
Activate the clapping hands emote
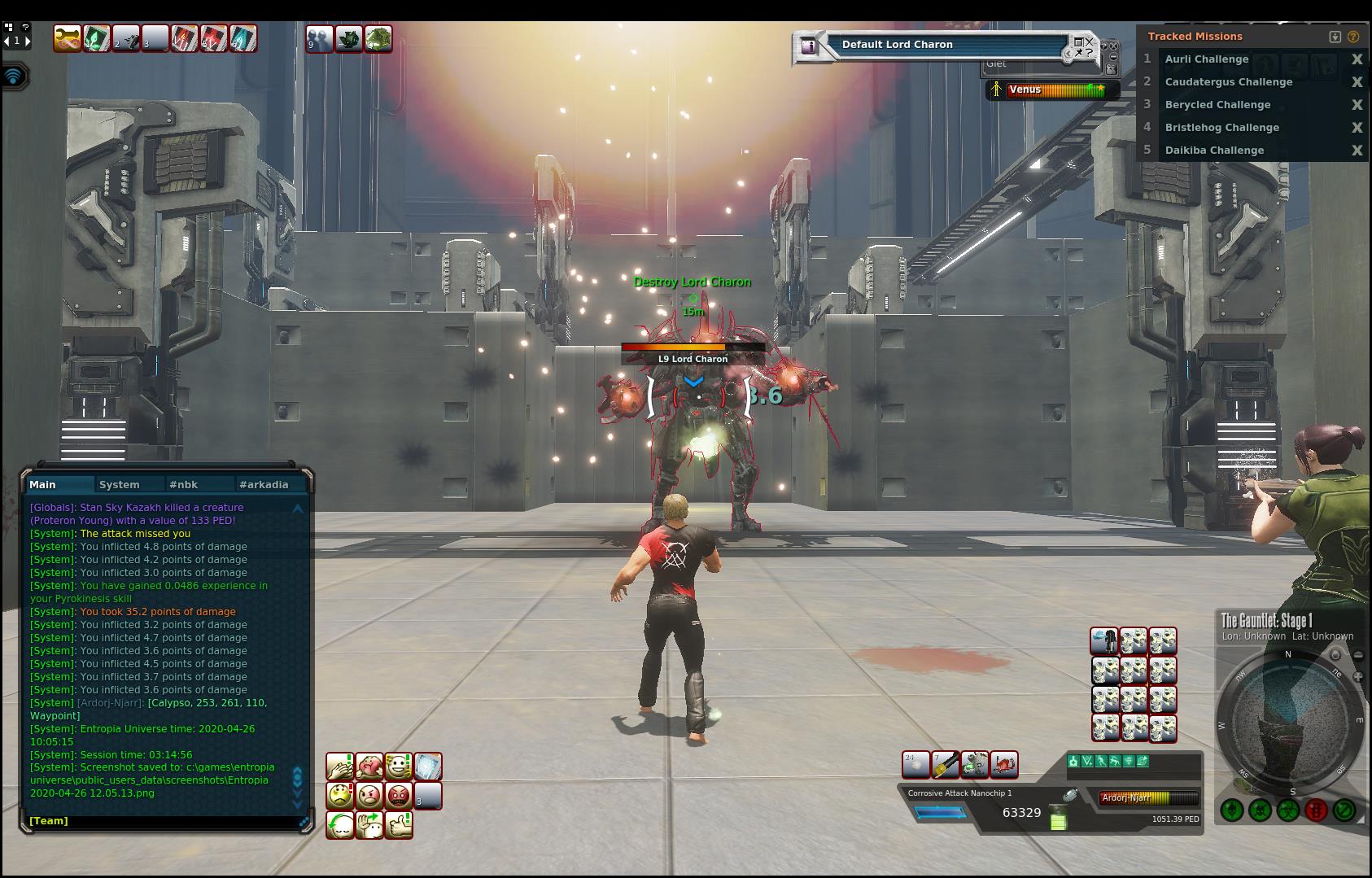point(340,767)
